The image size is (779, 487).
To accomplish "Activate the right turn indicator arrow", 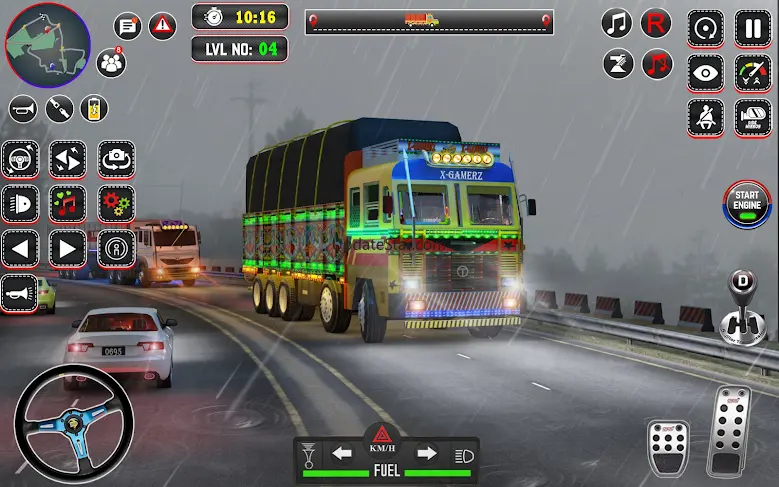I will (426, 454).
